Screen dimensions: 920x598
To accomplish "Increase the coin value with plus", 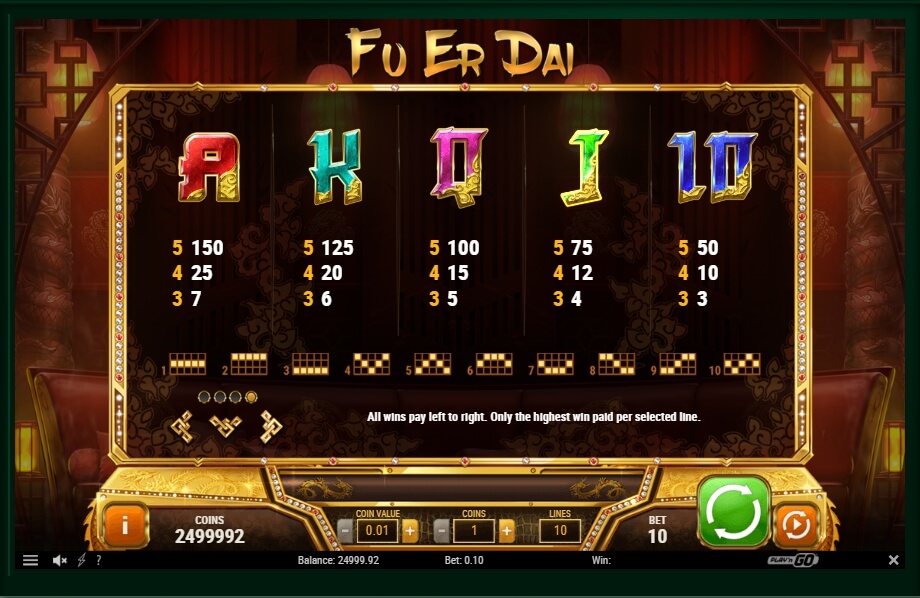I will pyautogui.click(x=410, y=531).
